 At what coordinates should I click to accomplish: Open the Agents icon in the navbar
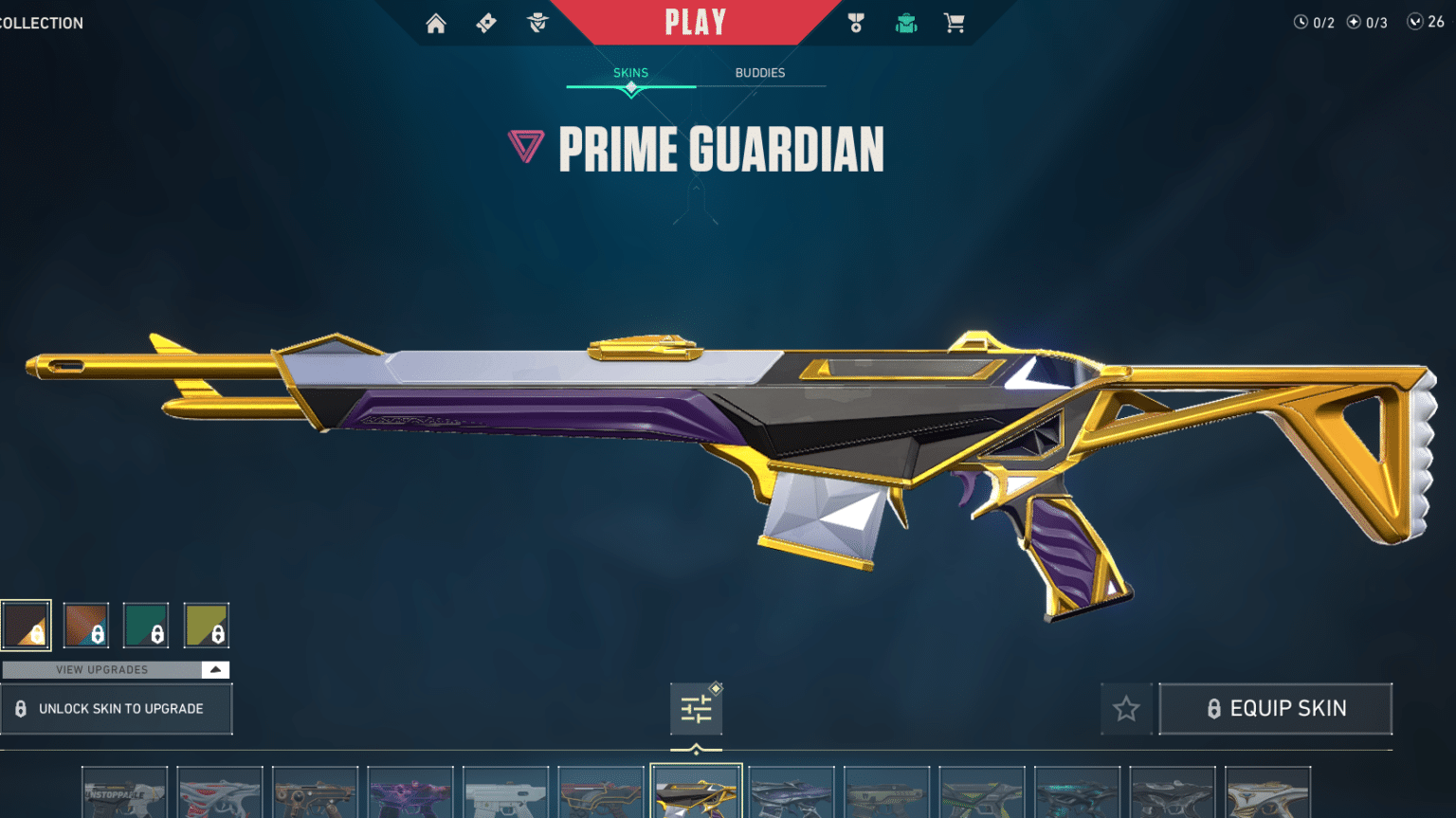click(x=538, y=23)
